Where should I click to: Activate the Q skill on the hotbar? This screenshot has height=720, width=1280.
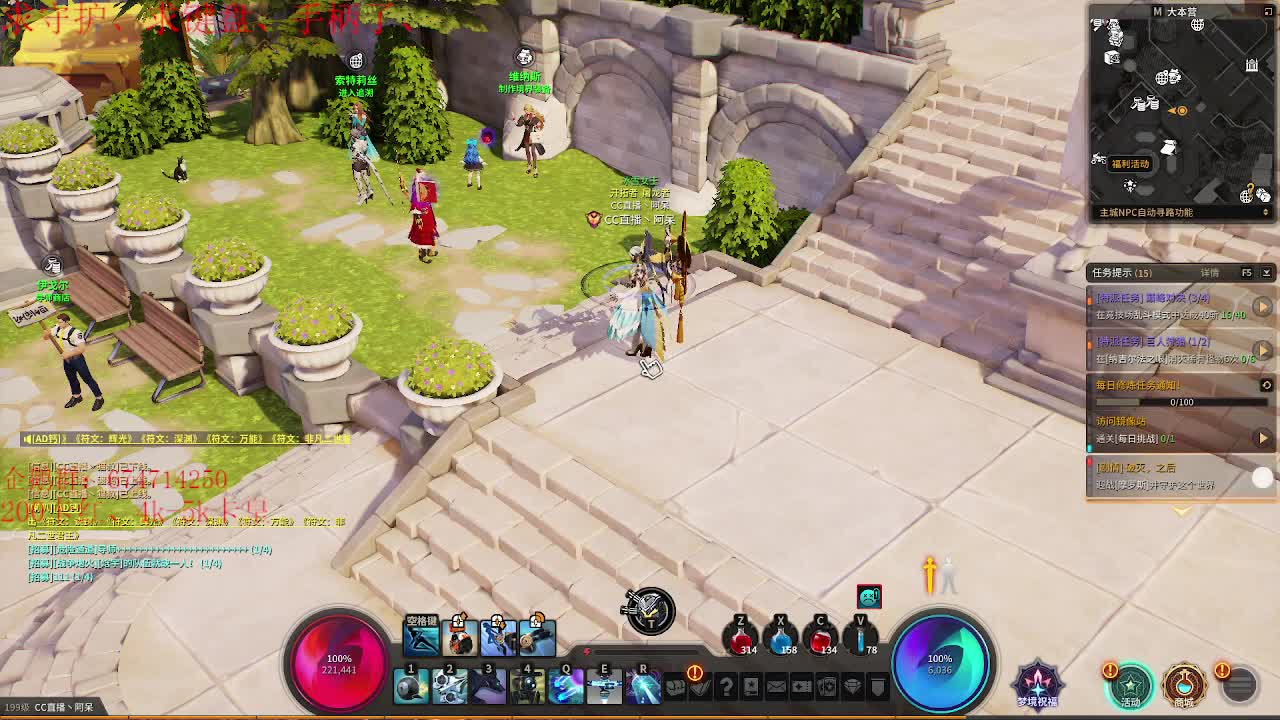click(566, 687)
